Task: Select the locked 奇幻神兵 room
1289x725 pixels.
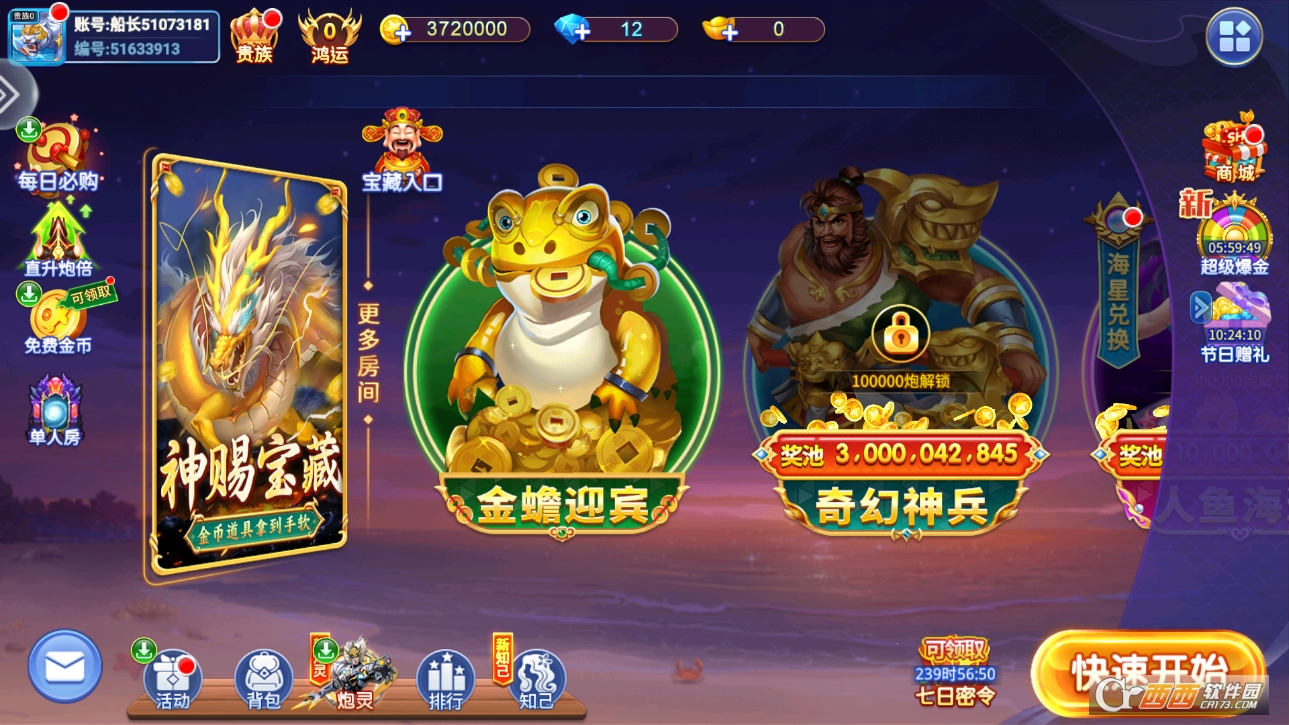Action: click(x=900, y=360)
